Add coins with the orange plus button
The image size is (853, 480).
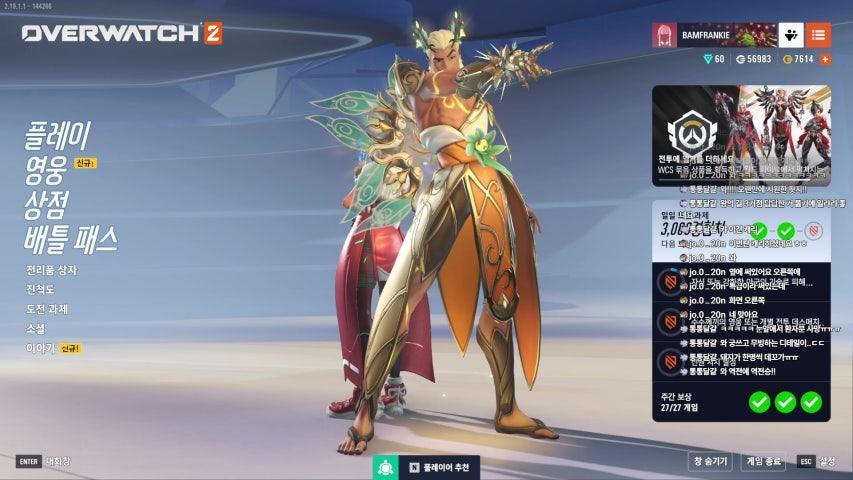pyautogui.click(x=825, y=59)
